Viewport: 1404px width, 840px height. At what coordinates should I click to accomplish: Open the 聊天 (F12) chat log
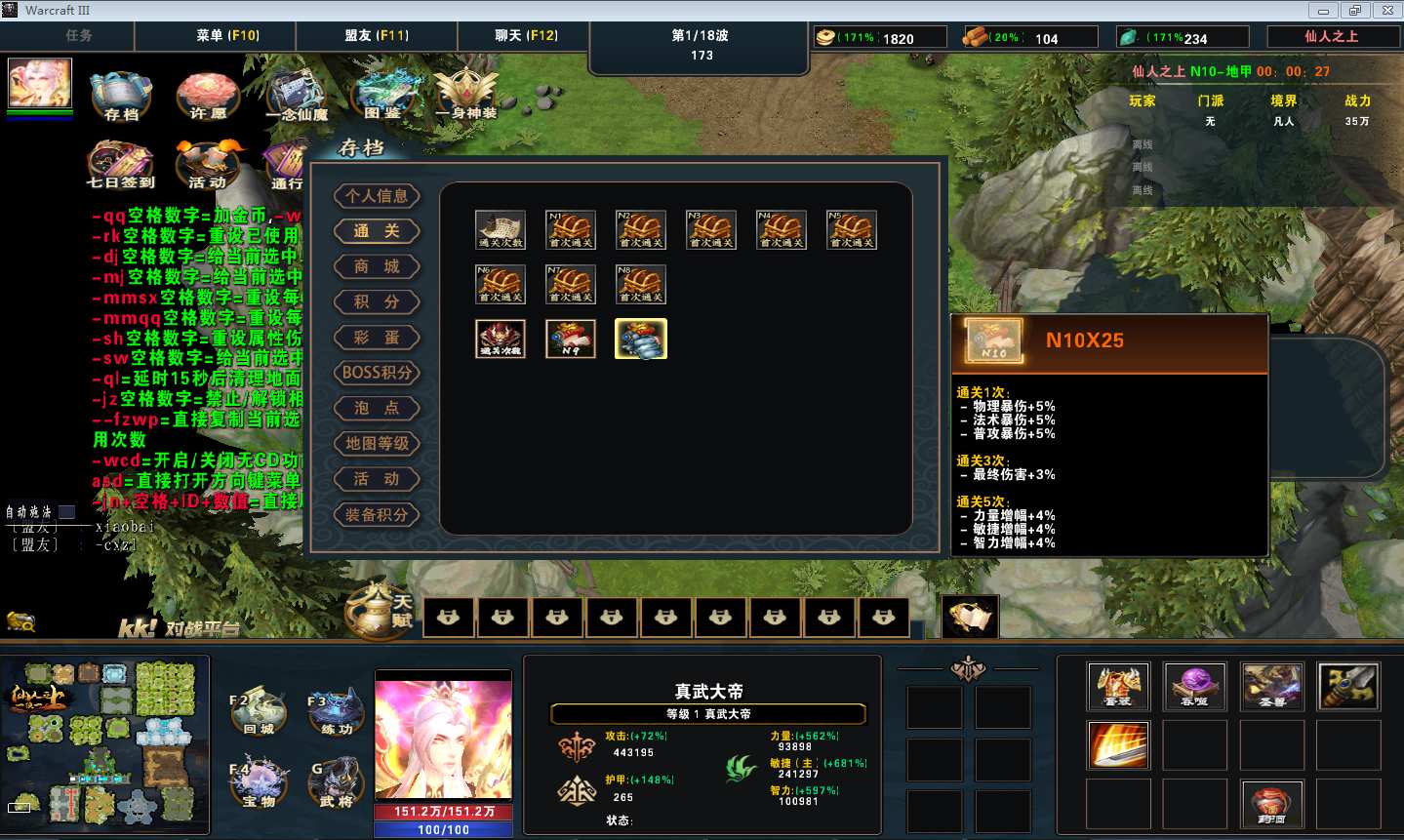click(x=526, y=35)
